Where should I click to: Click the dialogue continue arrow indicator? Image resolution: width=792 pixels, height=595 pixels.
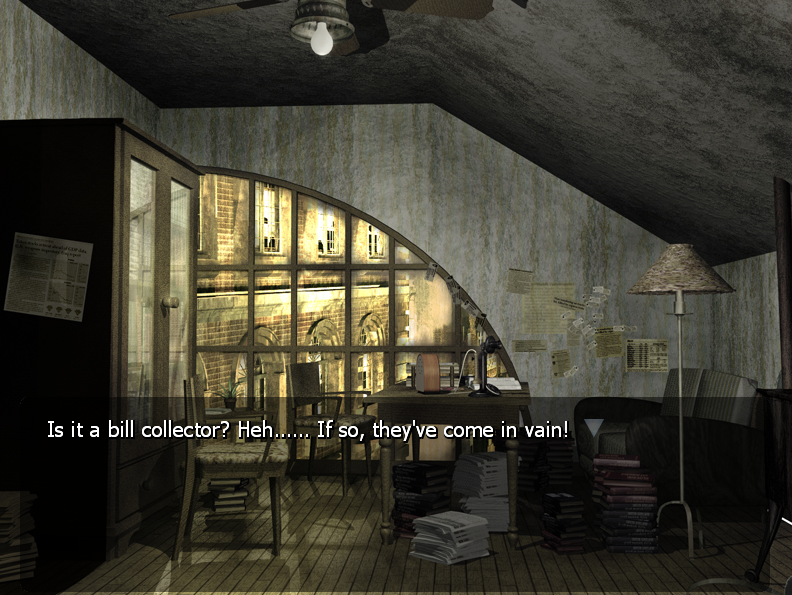click(594, 427)
